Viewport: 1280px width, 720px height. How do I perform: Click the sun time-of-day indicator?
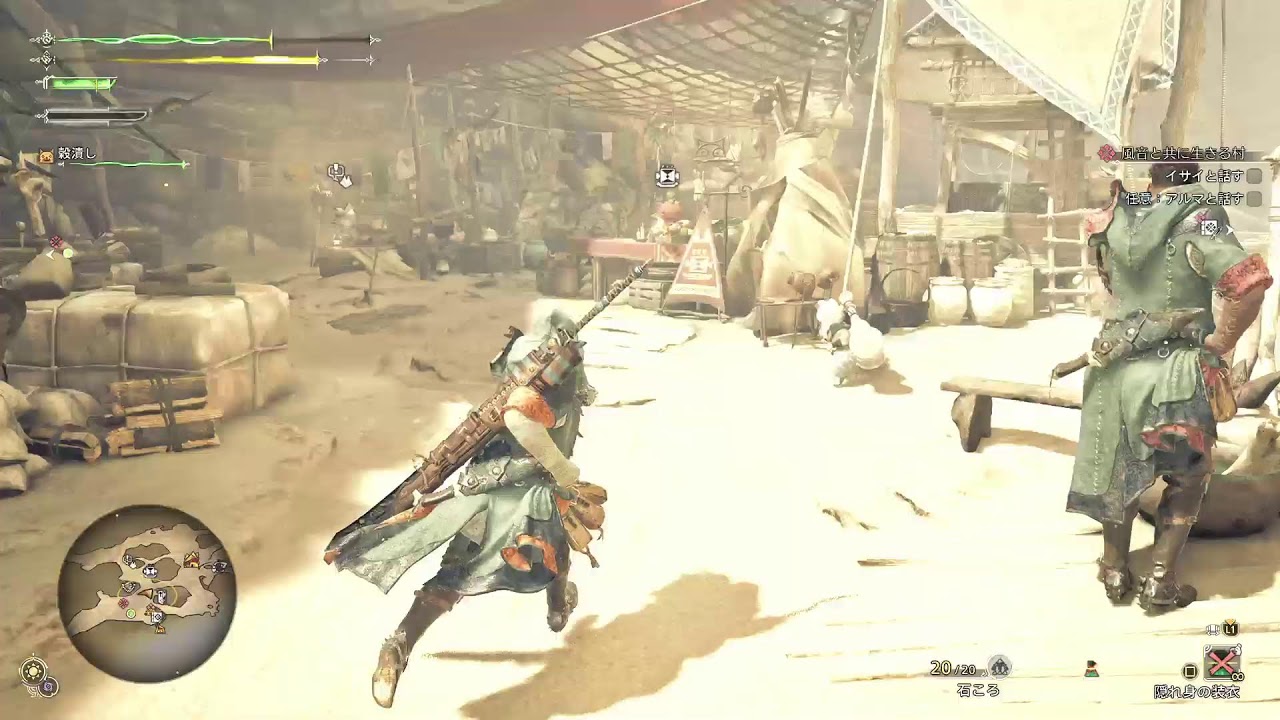click(x=35, y=669)
